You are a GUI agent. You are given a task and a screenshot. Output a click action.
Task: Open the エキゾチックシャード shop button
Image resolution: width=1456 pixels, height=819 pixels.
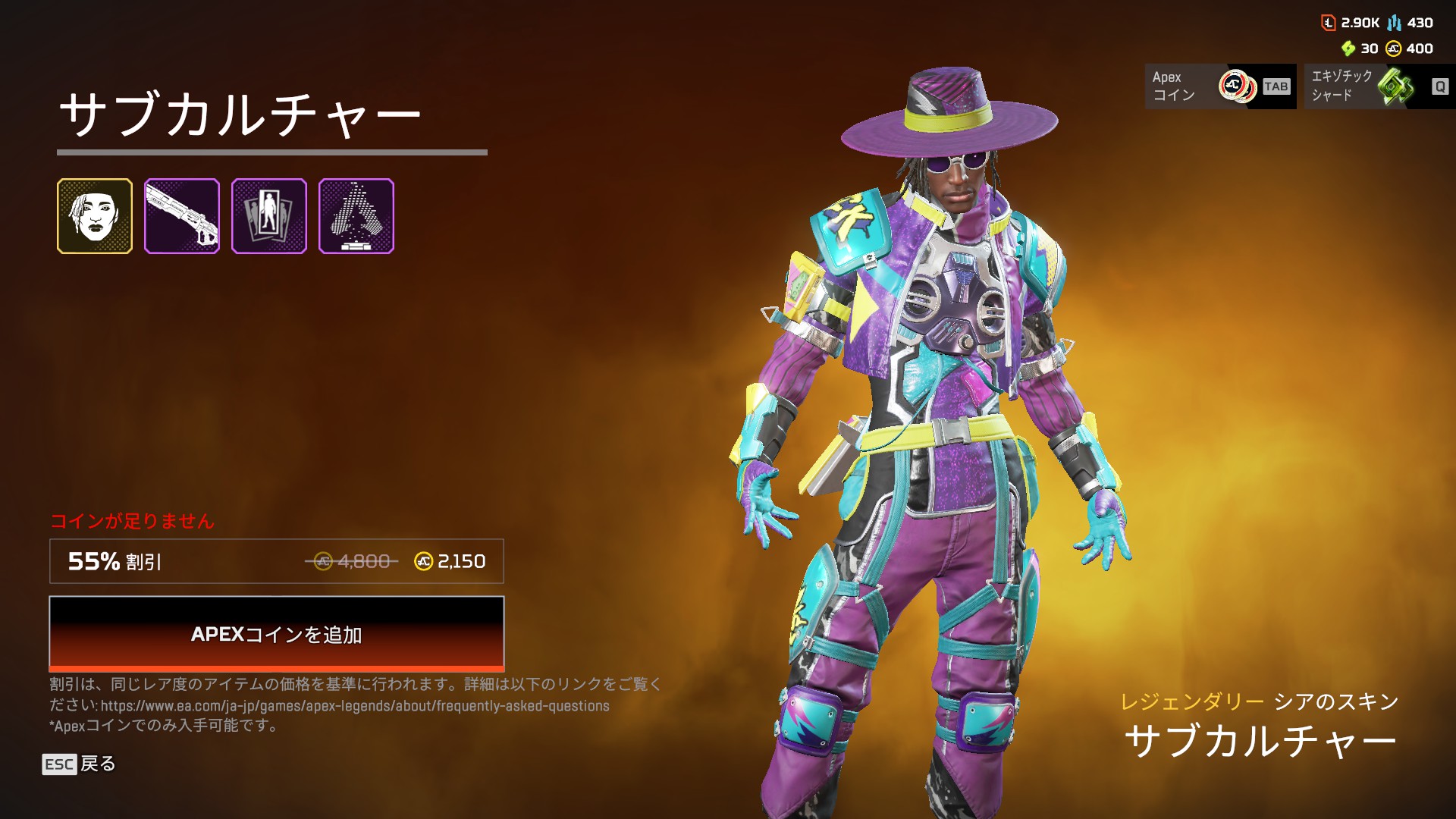[x=1379, y=86]
